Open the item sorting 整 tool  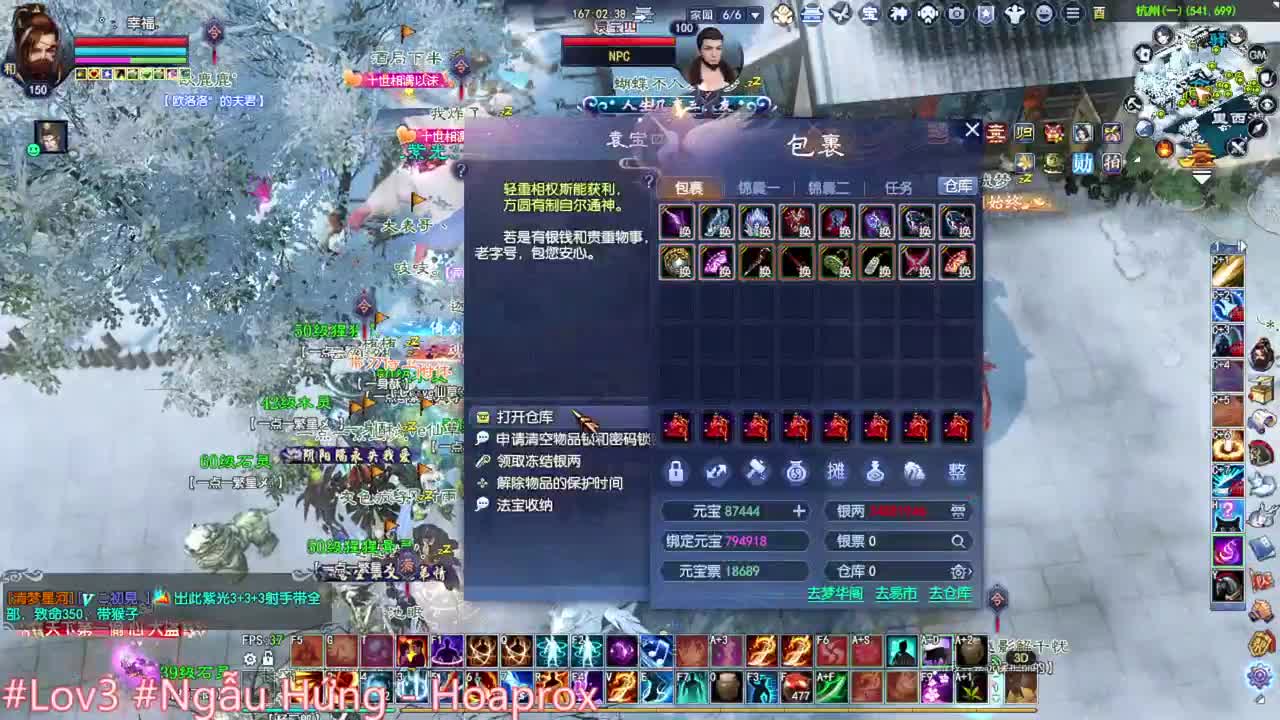pos(957,471)
